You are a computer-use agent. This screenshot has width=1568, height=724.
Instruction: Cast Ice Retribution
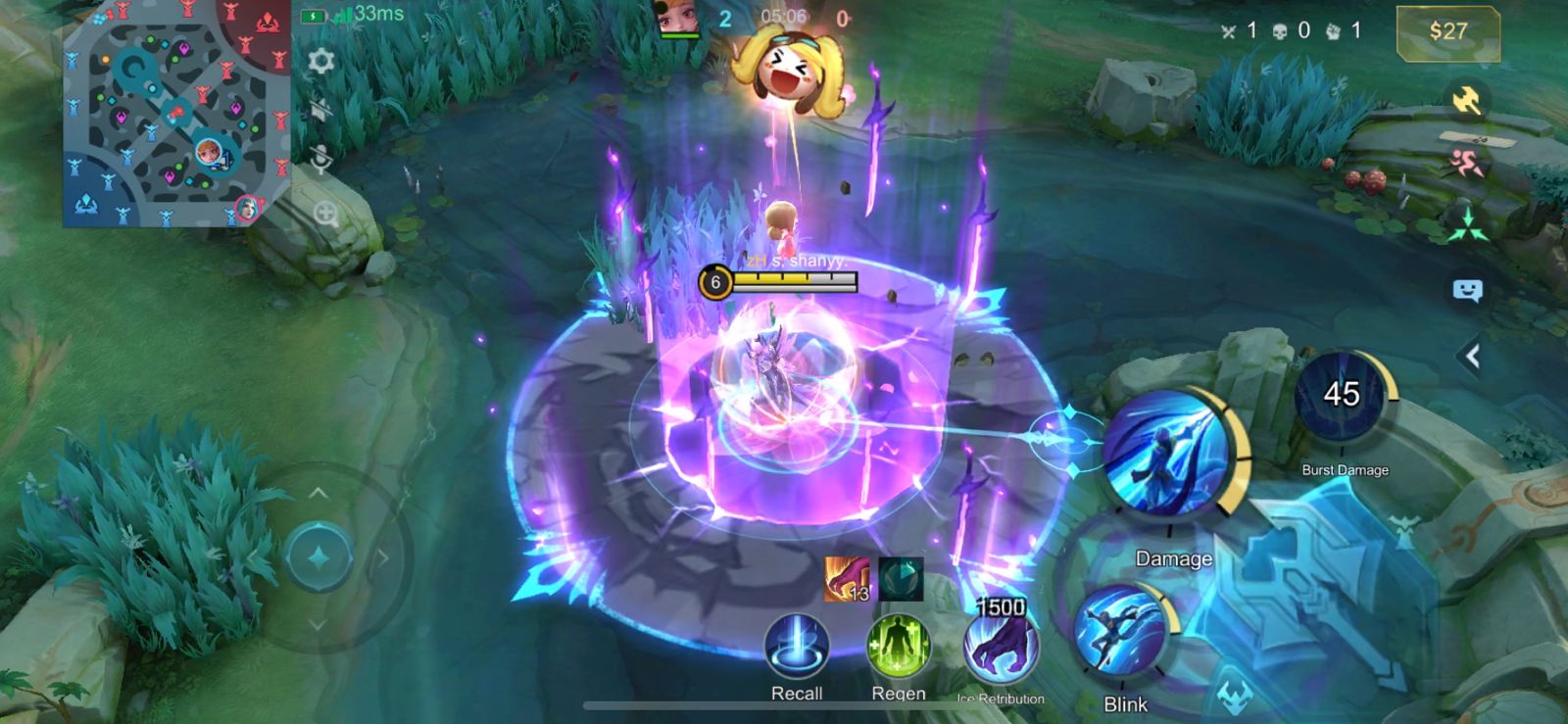click(1001, 648)
